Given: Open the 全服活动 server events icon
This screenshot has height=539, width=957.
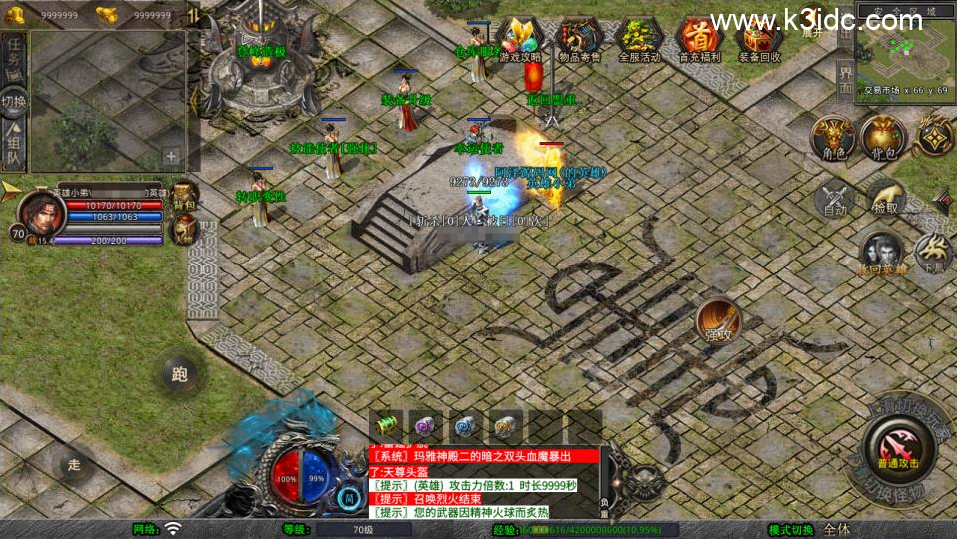Looking at the screenshot, I should click(639, 40).
